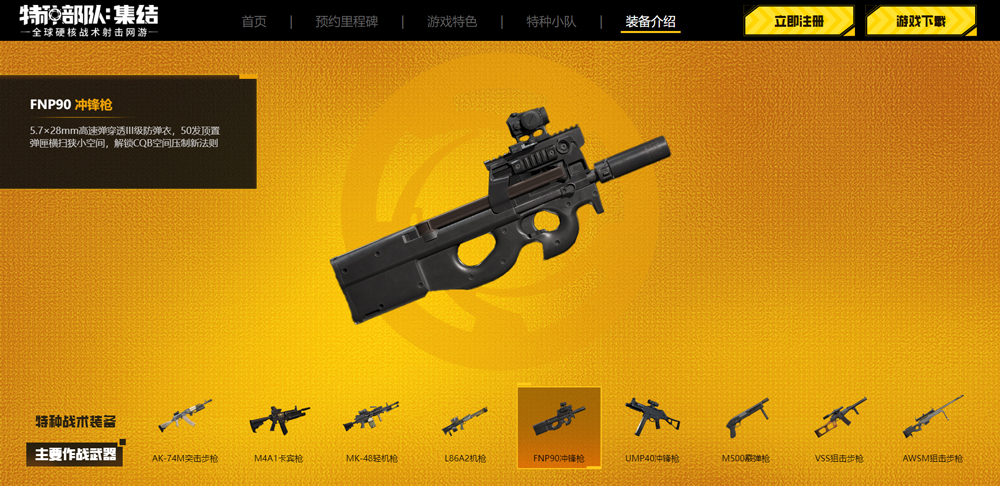This screenshot has height=486, width=1000.
Task: Select the highlighted FNP90冲锋枪 thumbnail
Action: (x=559, y=427)
